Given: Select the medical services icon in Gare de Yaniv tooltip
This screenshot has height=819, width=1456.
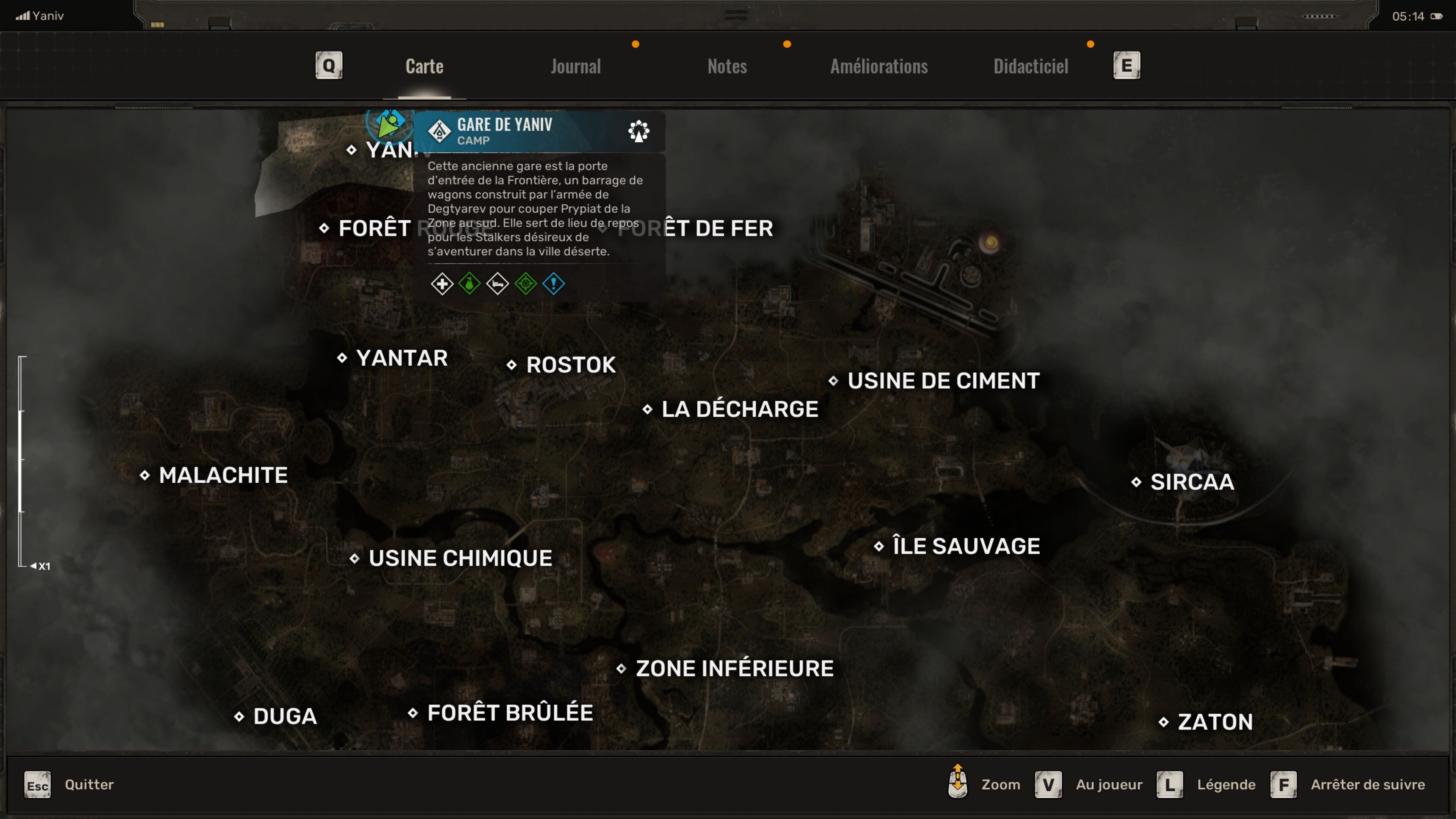Looking at the screenshot, I should pos(442,284).
